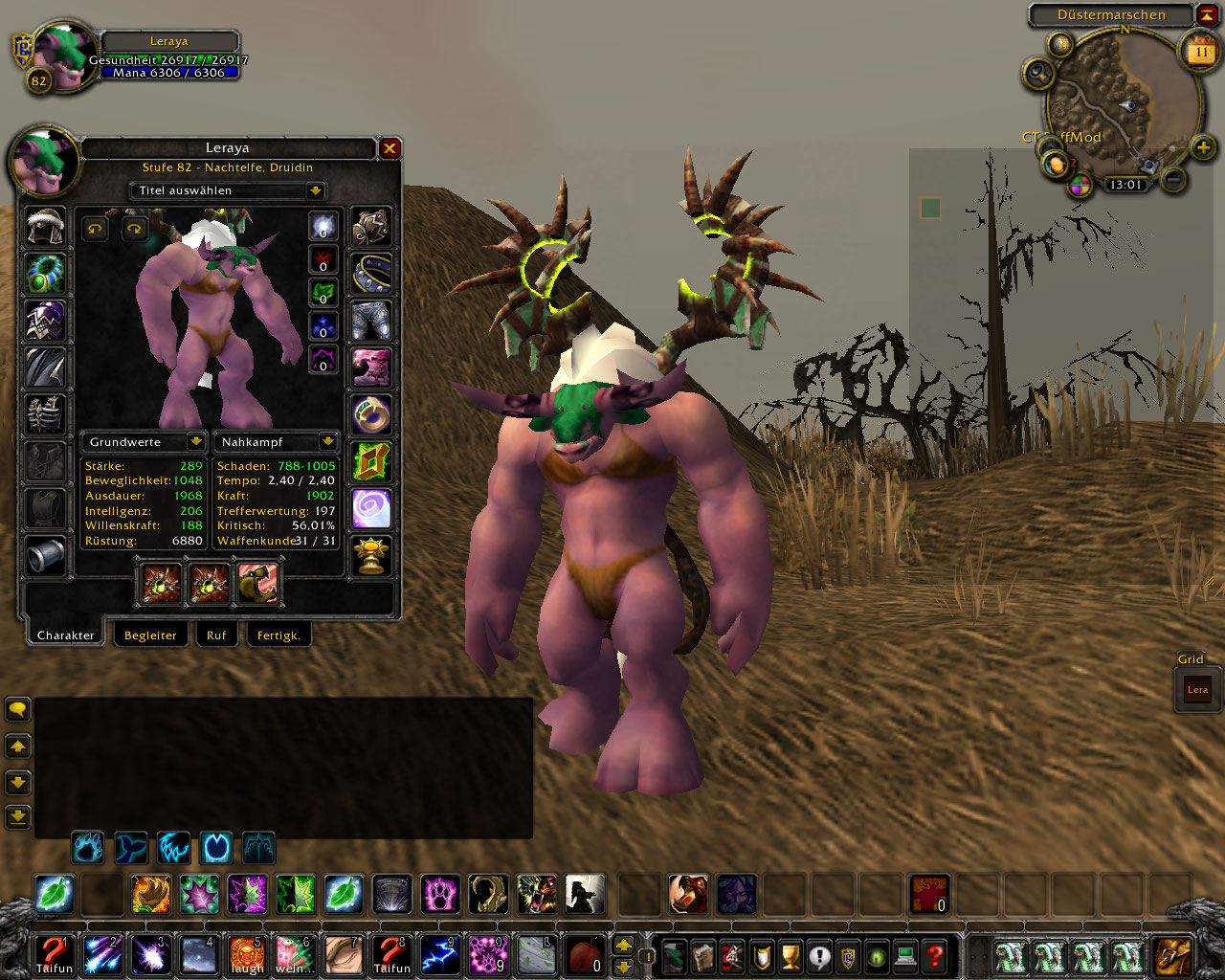Open the red question mark help button

(x=935, y=954)
